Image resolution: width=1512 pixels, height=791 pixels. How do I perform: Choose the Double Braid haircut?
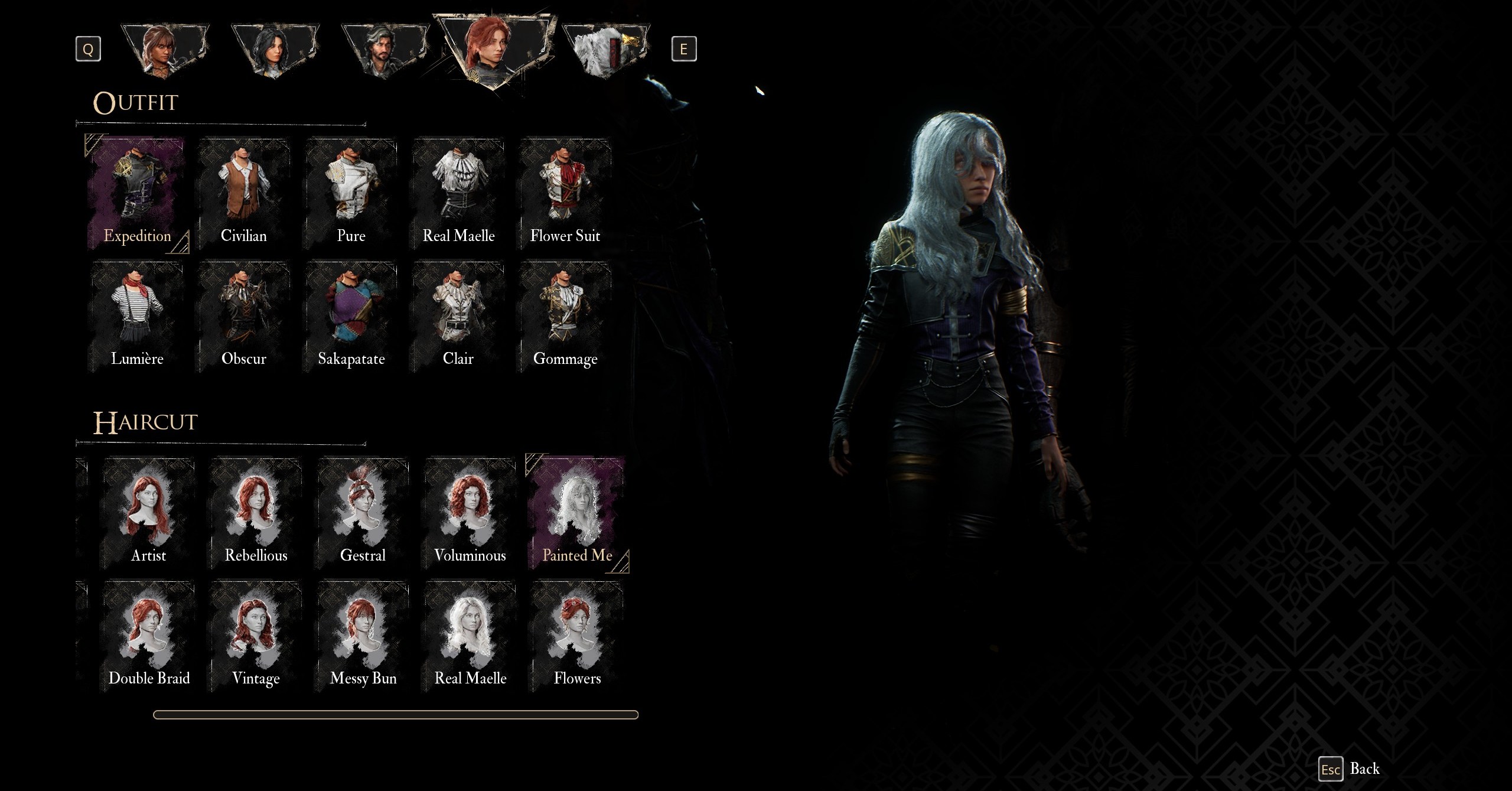pyautogui.click(x=148, y=636)
